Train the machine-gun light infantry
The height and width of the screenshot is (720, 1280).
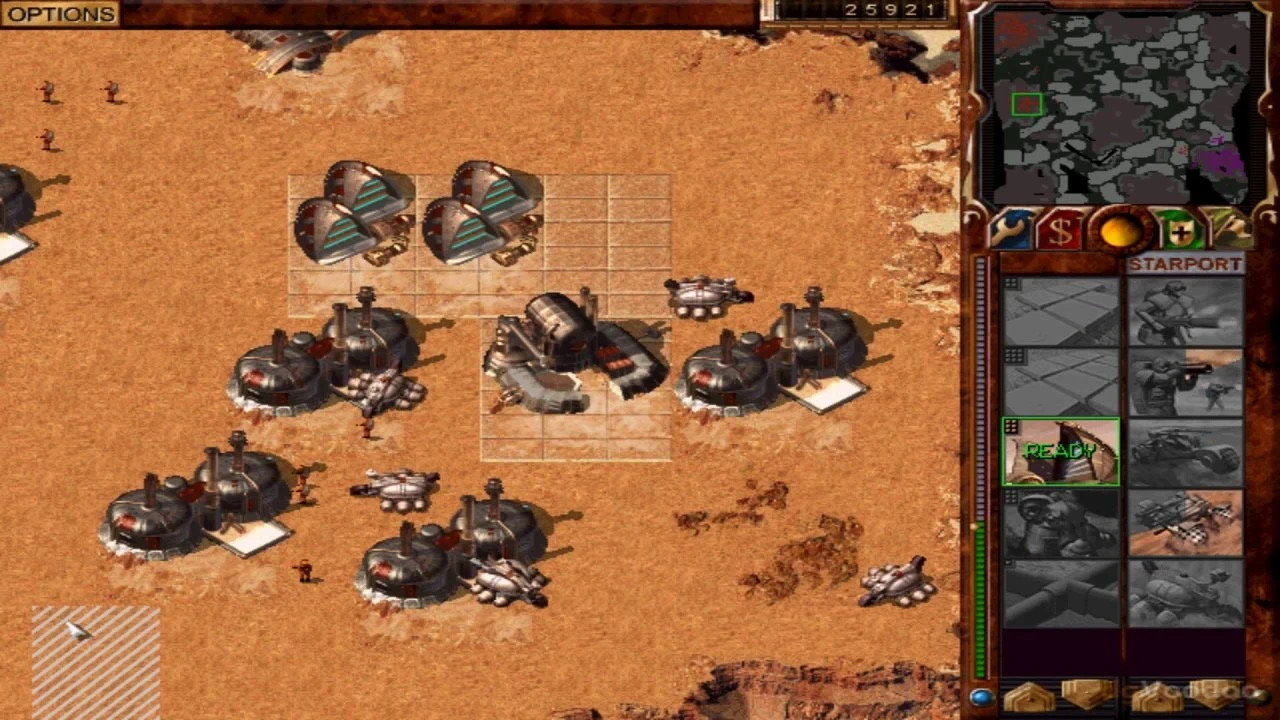click(1186, 312)
